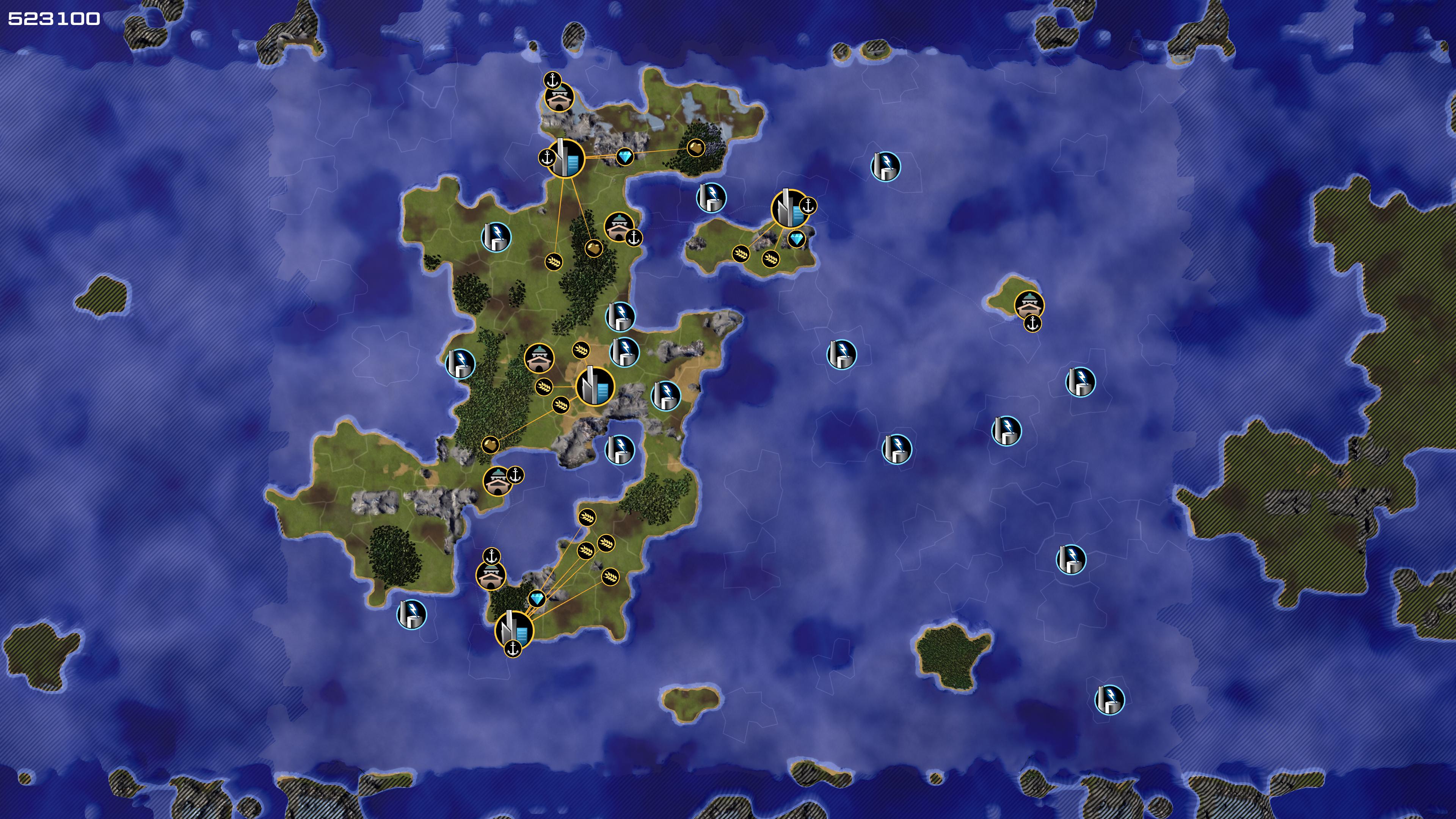Click the gold nugget linked to the three-wheat city
The width and height of the screenshot is (1456, 819).
pyautogui.click(x=490, y=445)
